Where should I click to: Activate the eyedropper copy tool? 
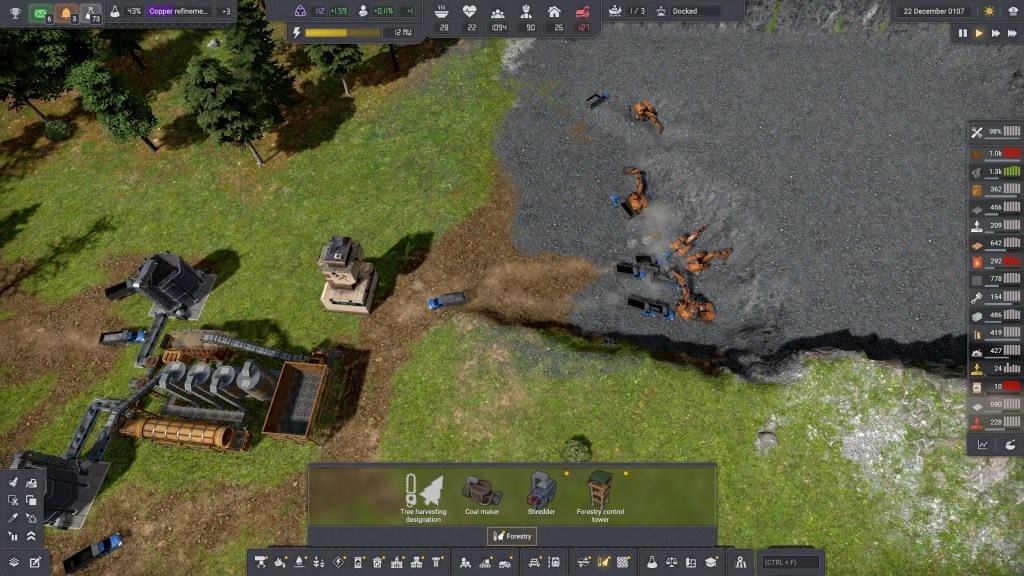coord(13,518)
